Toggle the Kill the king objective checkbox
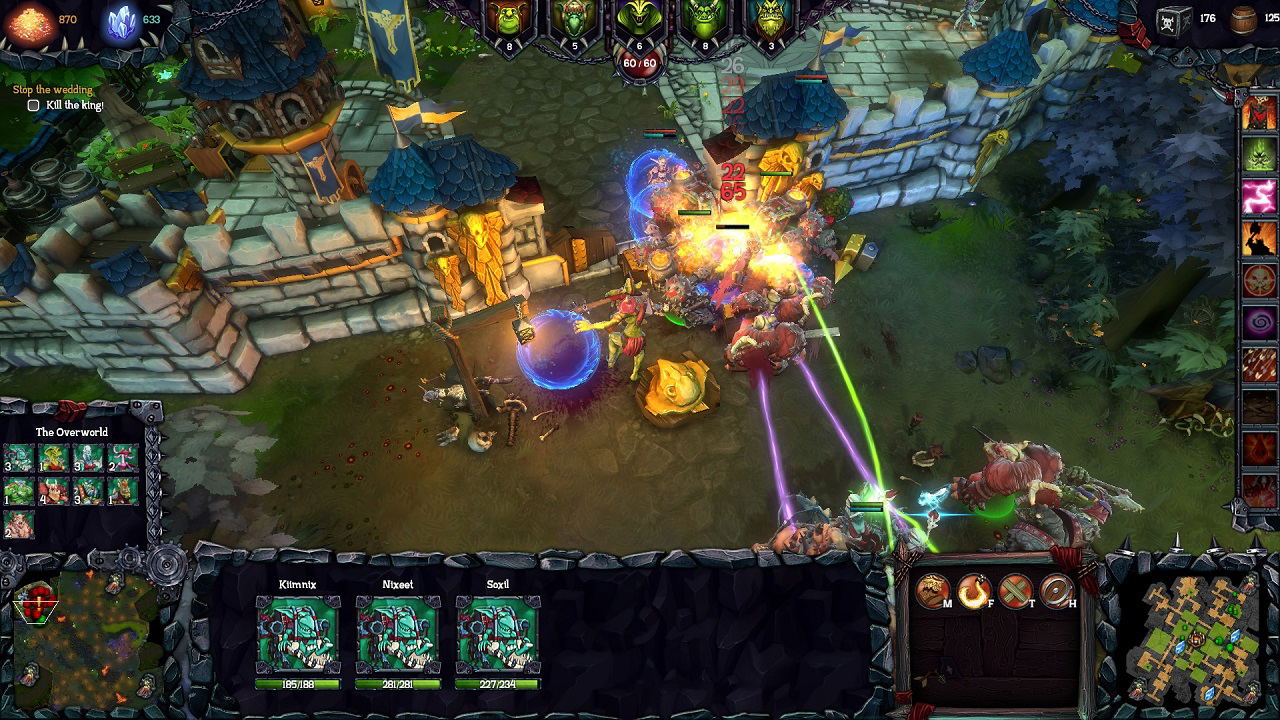The height and width of the screenshot is (720, 1280). (34, 105)
